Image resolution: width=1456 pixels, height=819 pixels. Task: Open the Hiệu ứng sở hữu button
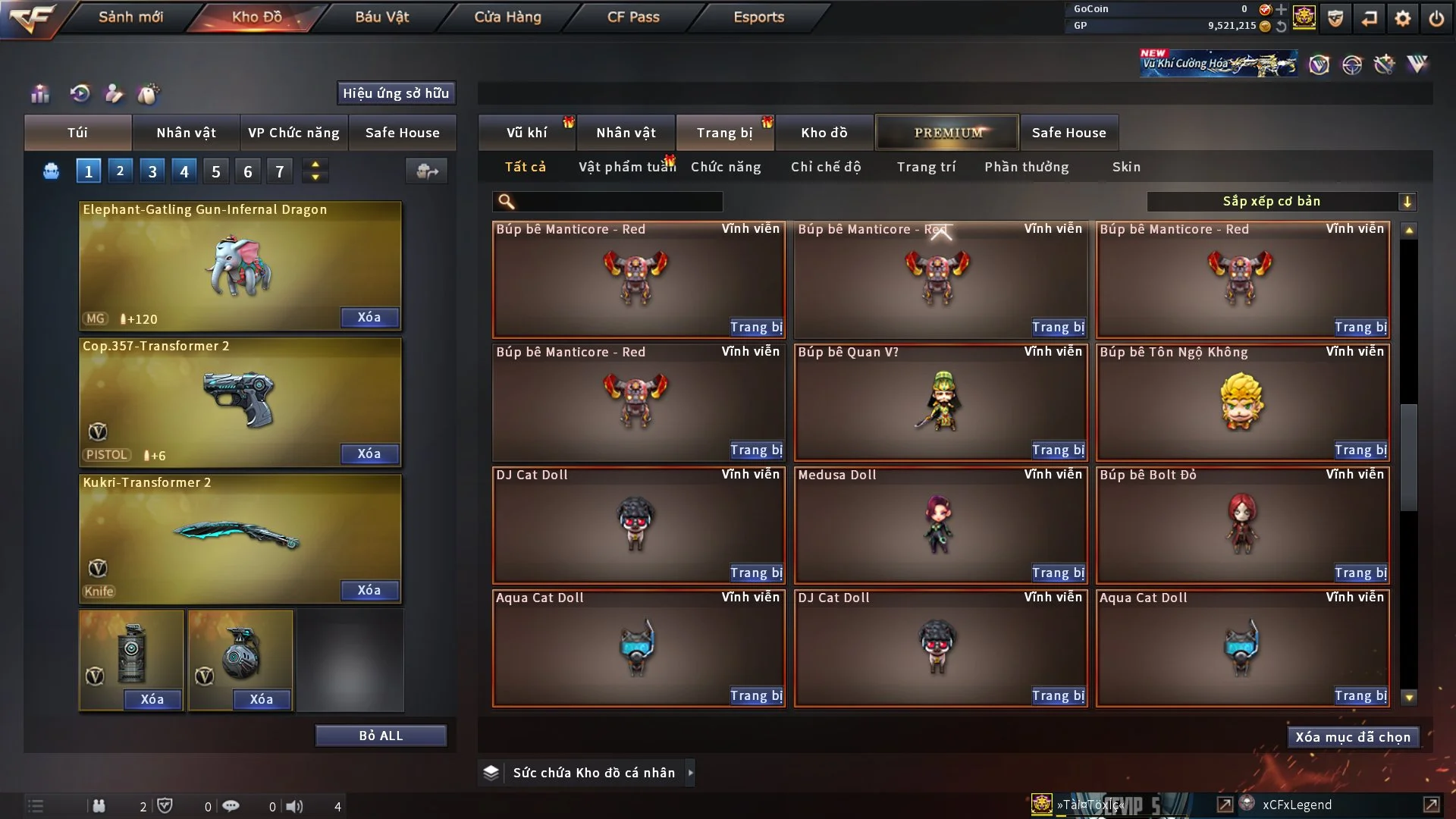click(396, 93)
